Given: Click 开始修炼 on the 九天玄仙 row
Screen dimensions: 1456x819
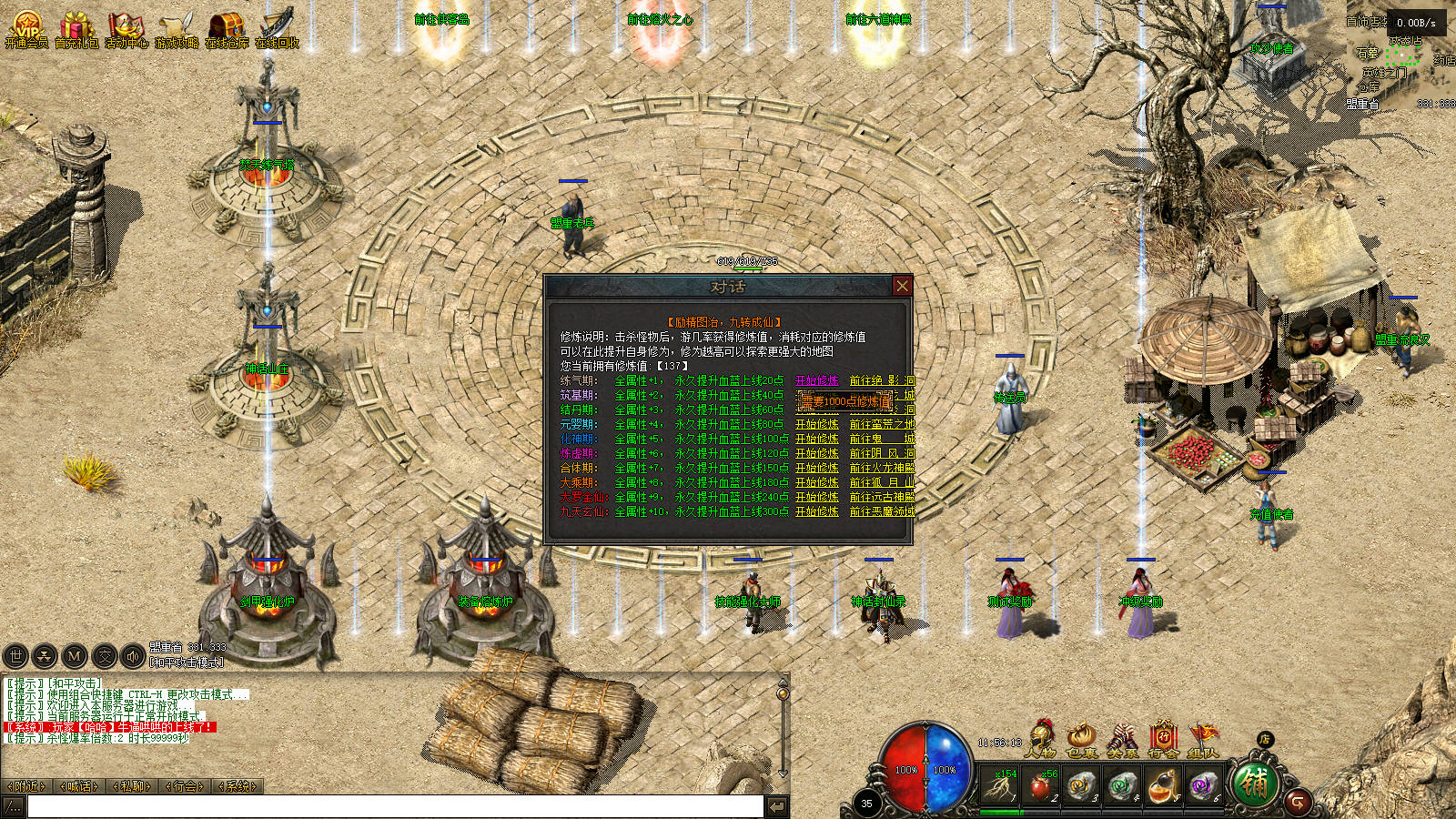Looking at the screenshot, I should [x=816, y=511].
